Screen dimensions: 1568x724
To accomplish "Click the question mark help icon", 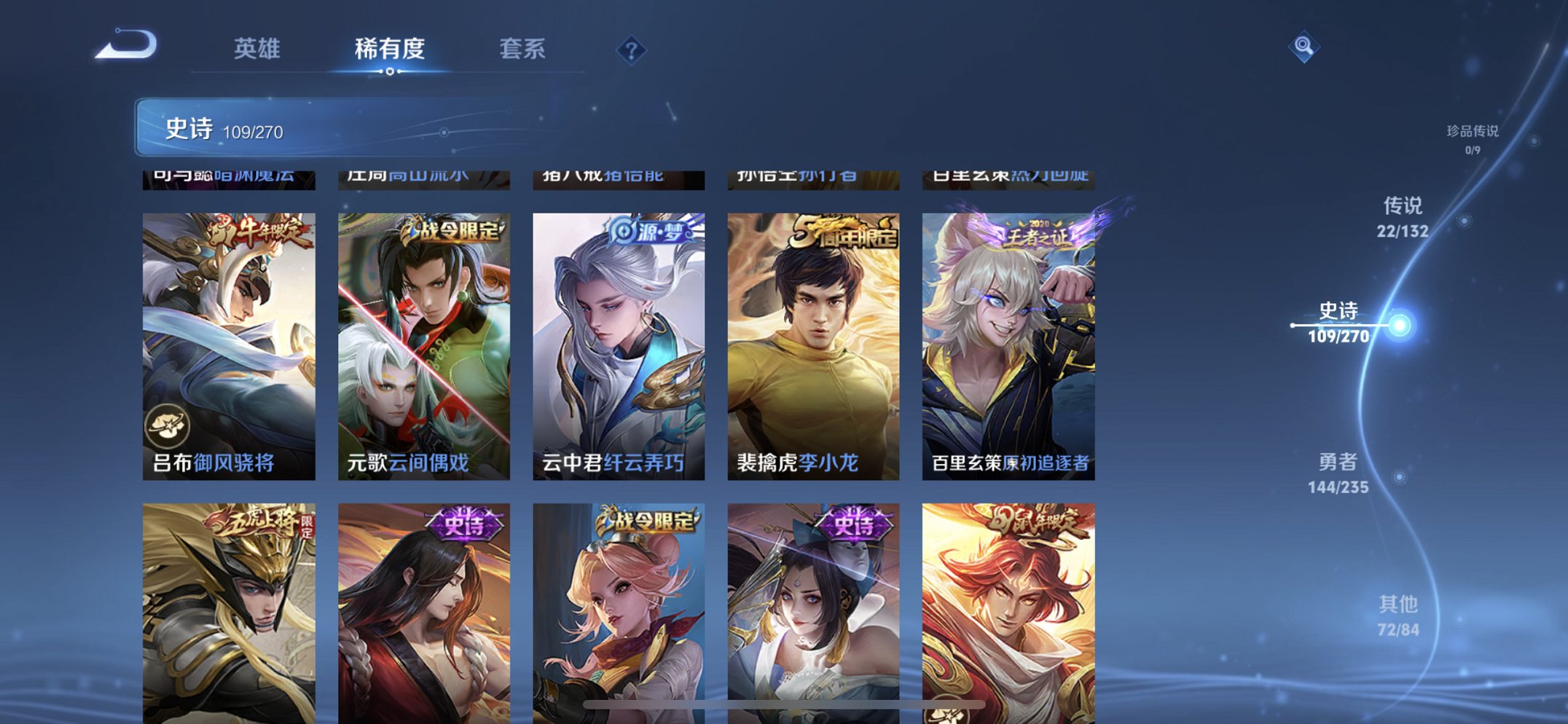I will (x=632, y=50).
